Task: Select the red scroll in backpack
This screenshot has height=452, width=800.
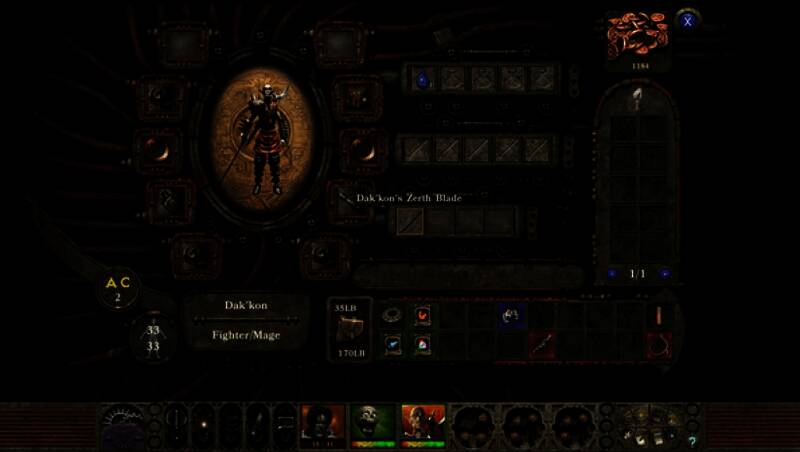Action: click(x=422, y=315)
